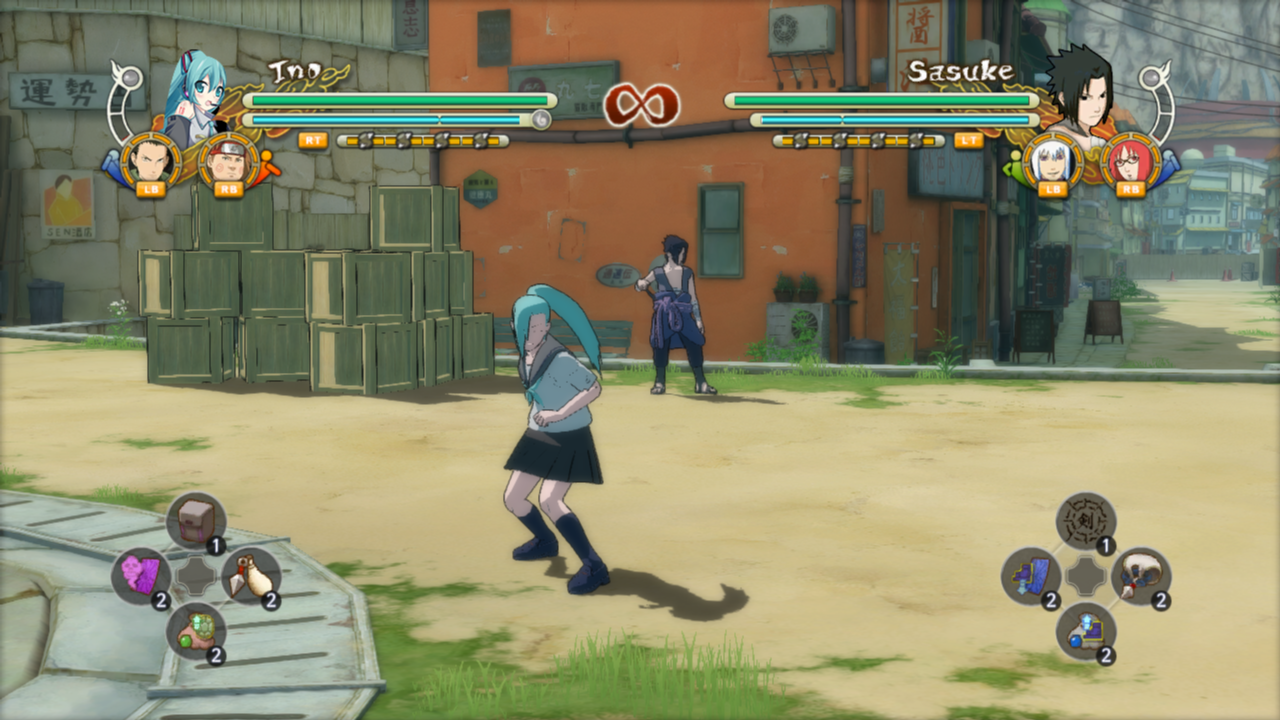Use the pink mask and tag item

point(141,576)
